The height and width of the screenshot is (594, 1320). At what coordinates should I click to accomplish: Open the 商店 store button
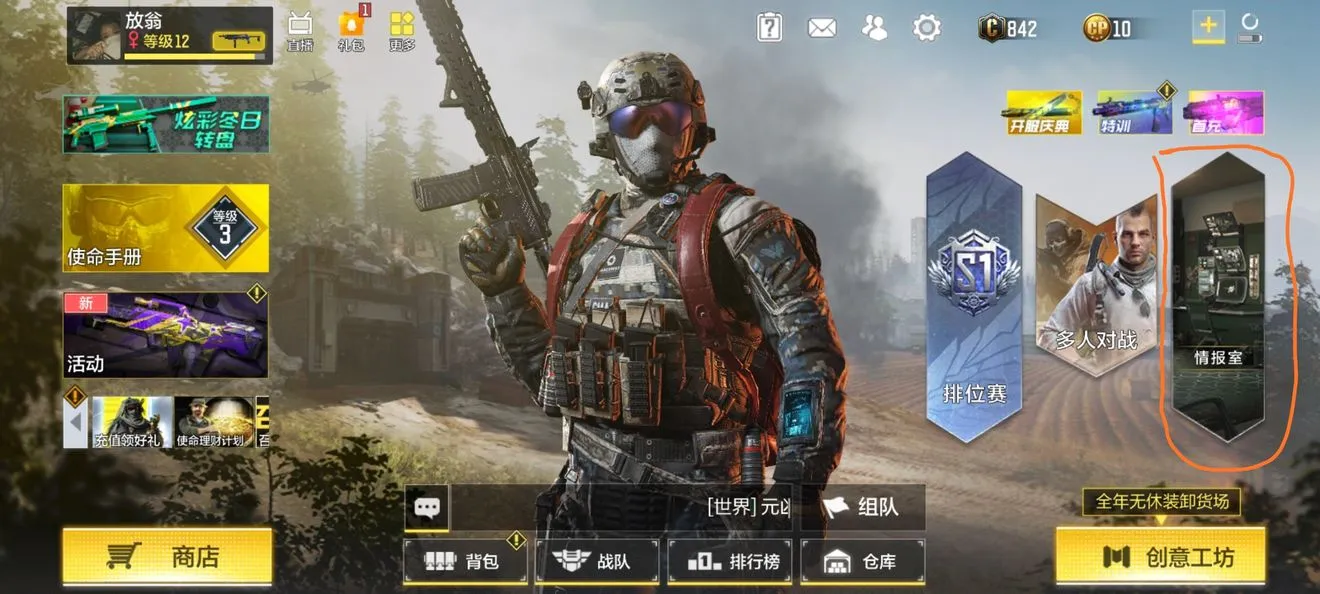point(167,556)
